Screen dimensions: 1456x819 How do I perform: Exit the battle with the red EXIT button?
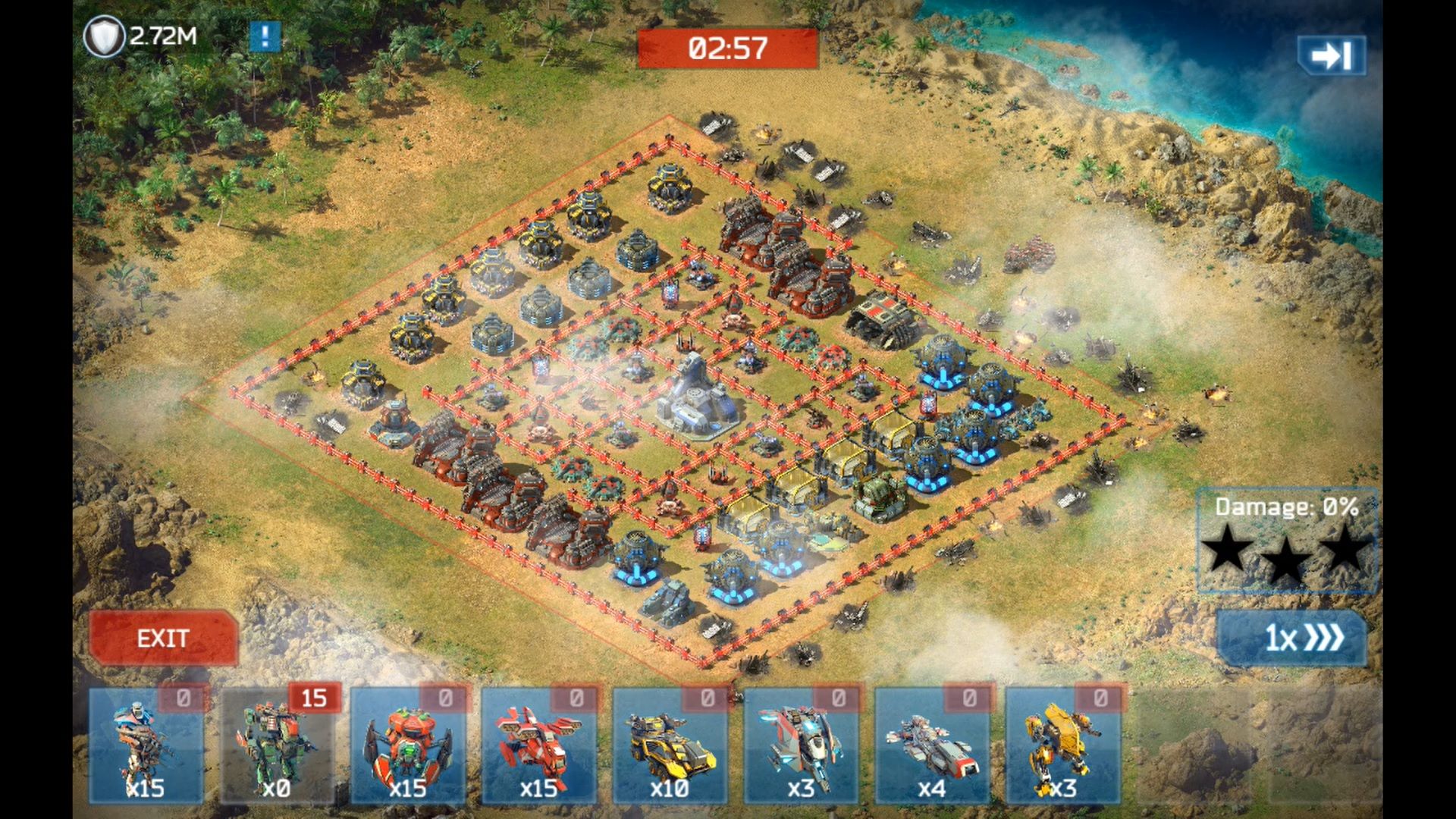(x=163, y=638)
